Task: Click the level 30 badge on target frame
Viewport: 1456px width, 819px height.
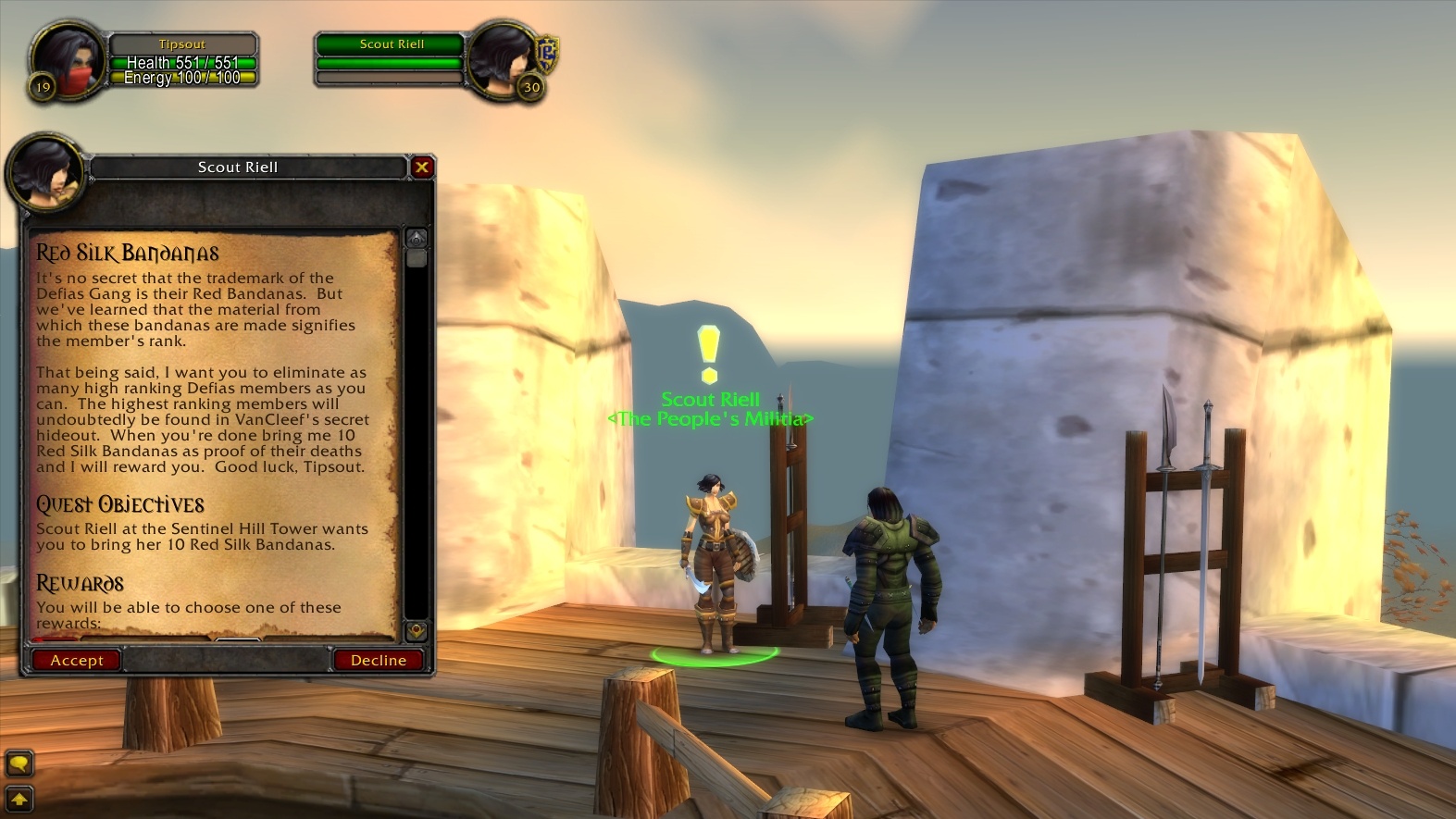Action: (x=531, y=88)
